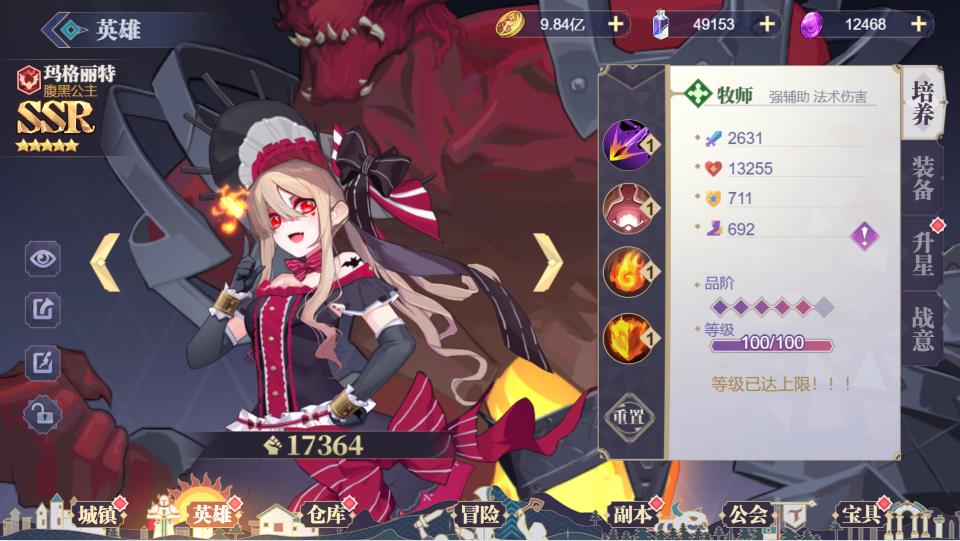Switch to the 升星 star-up tab

click(x=923, y=254)
